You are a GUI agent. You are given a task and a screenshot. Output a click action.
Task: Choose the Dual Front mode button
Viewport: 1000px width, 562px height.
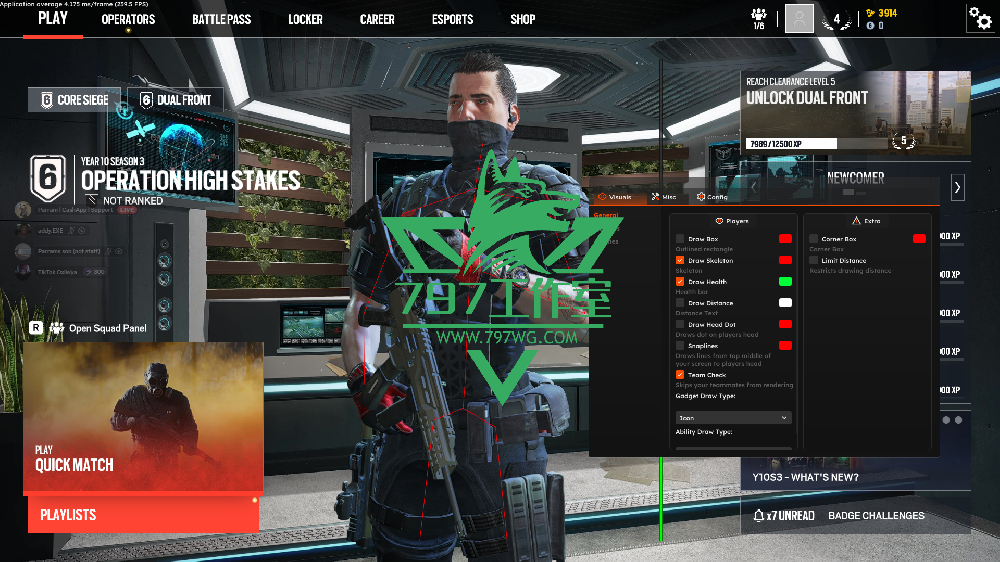tap(175, 100)
